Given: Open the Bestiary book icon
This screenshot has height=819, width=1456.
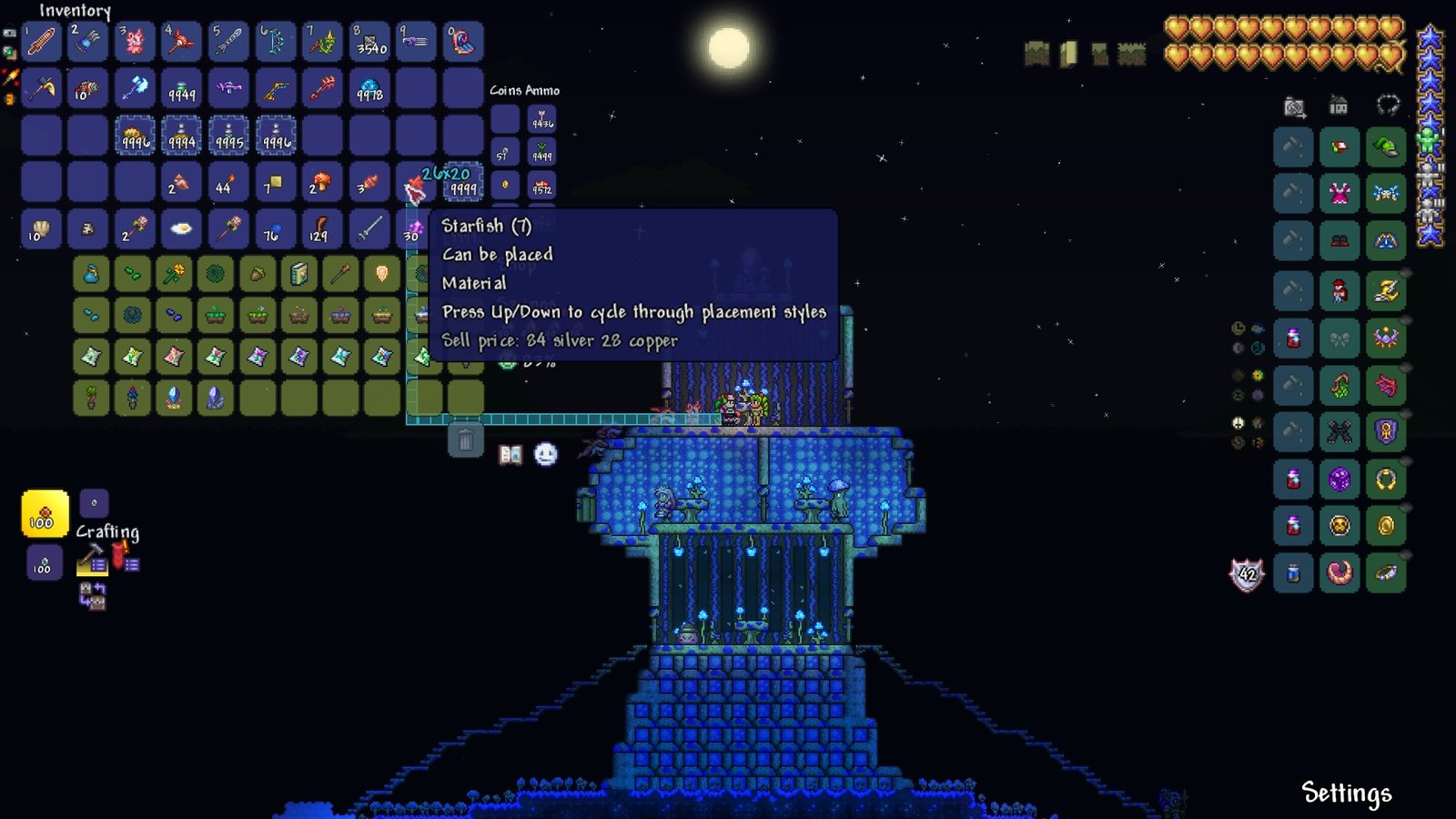Looking at the screenshot, I should point(511,454).
